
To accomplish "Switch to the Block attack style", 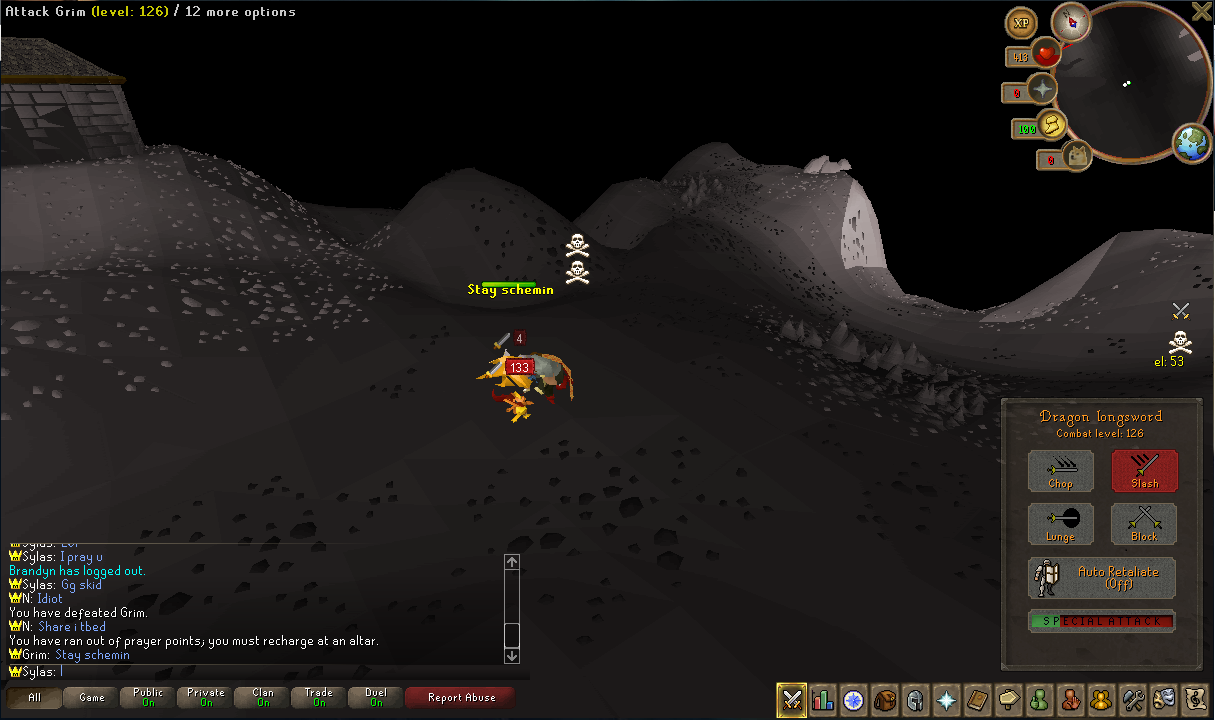I will pyautogui.click(x=1144, y=524).
